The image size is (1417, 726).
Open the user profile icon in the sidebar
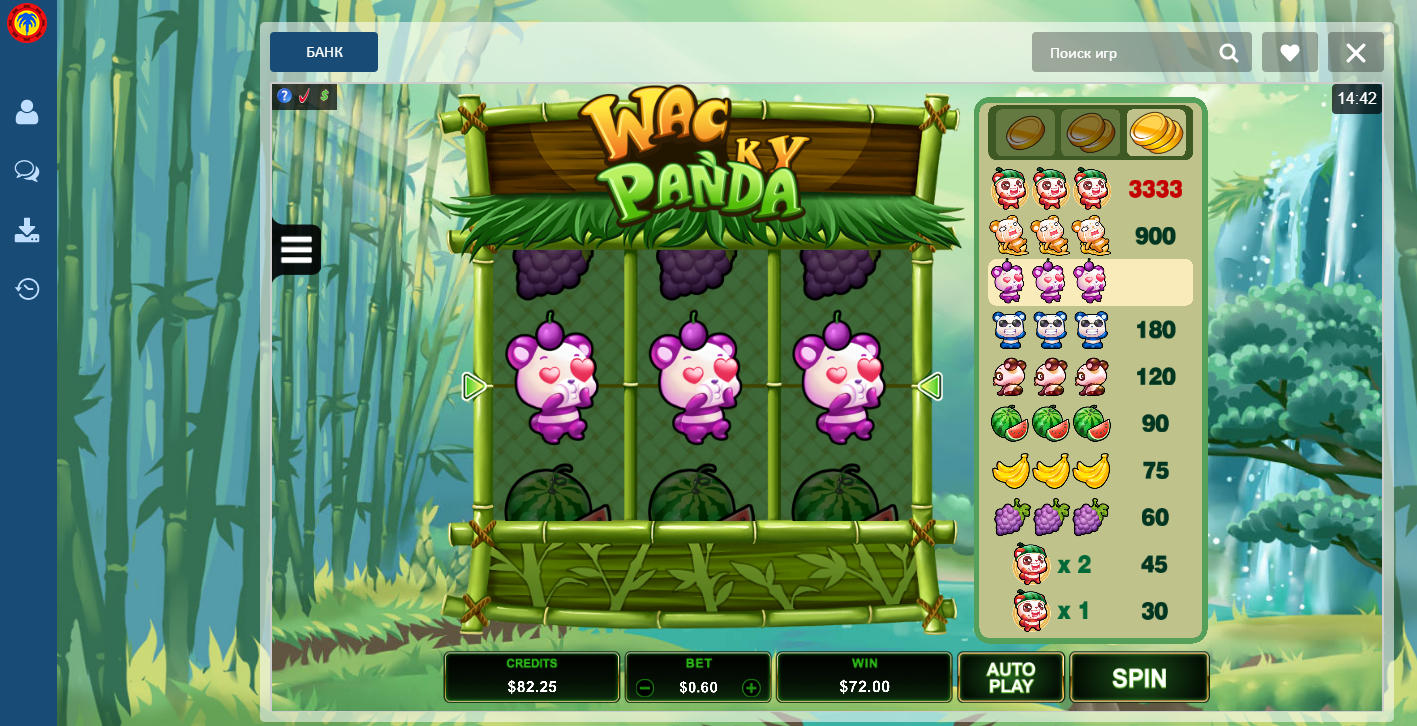click(27, 112)
